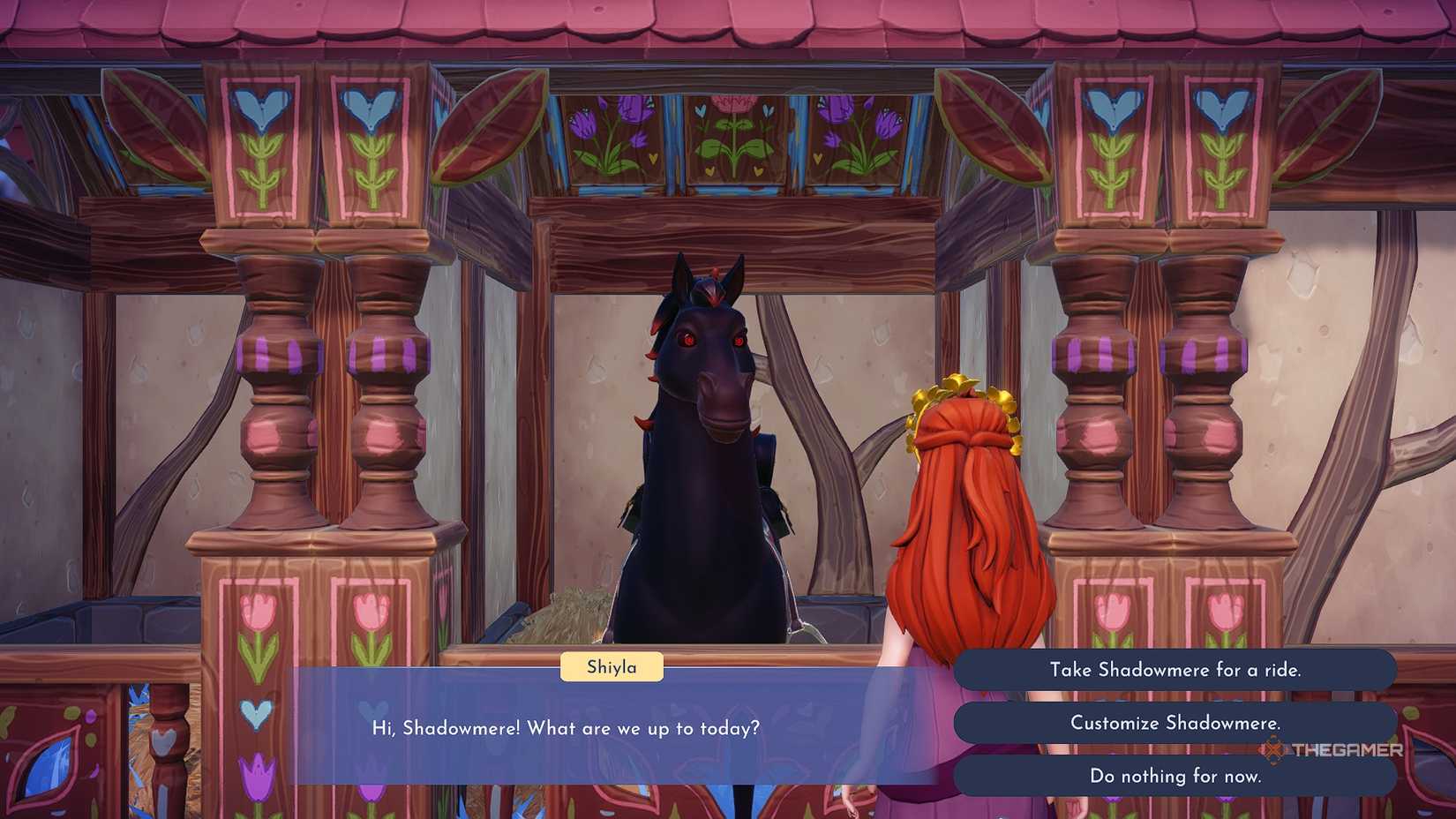Choose 'Customize Shadowmere.' from the options
This screenshot has width=1456, height=819.
(x=1177, y=723)
